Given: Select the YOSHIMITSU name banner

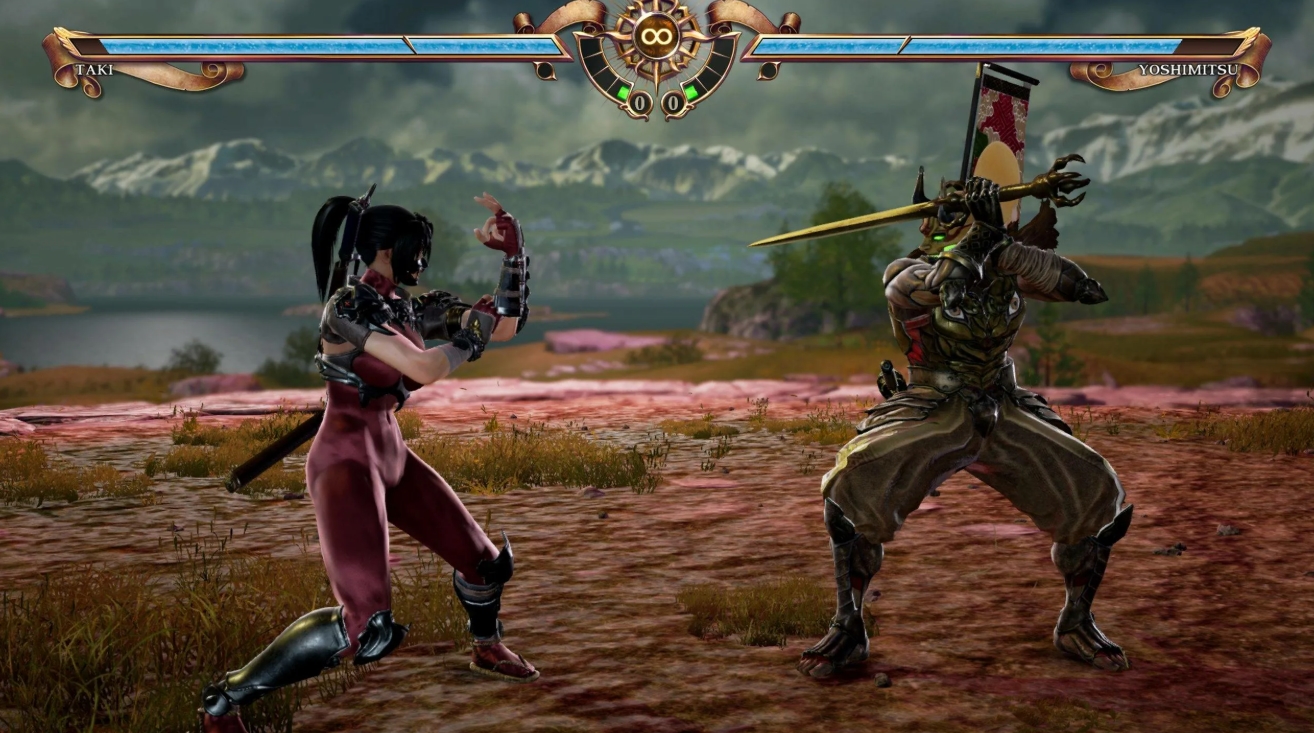Looking at the screenshot, I should (1187, 69).
